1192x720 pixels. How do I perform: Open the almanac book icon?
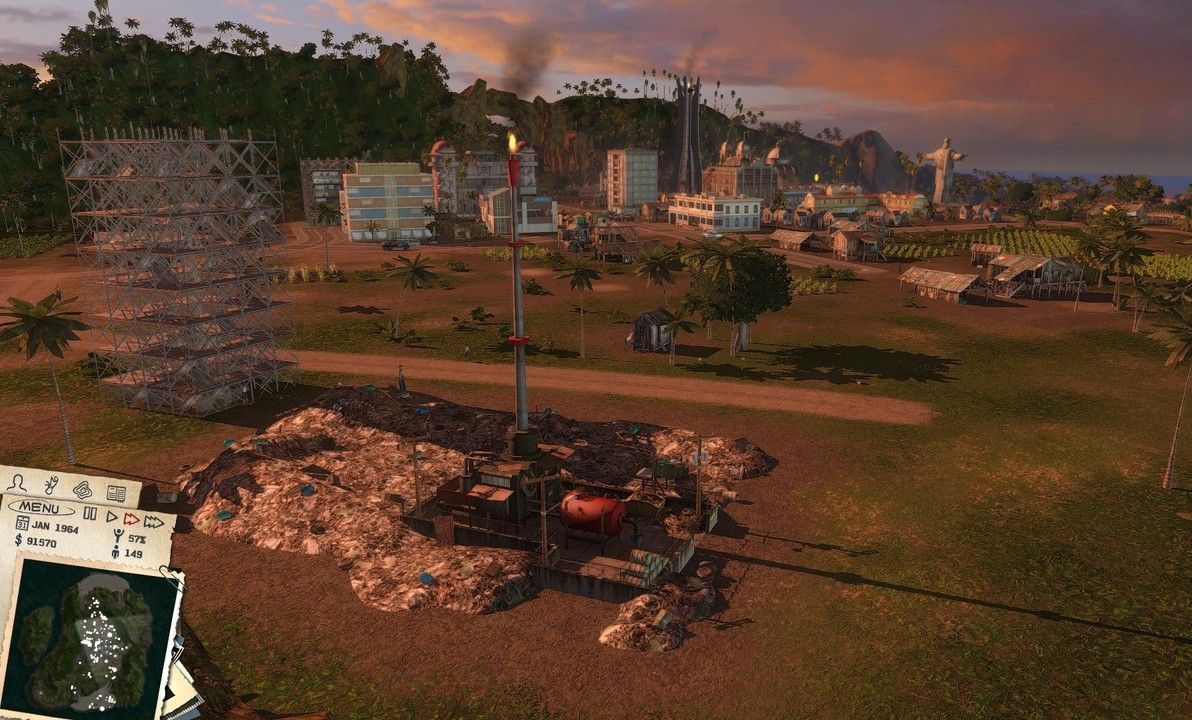(116, 493)
